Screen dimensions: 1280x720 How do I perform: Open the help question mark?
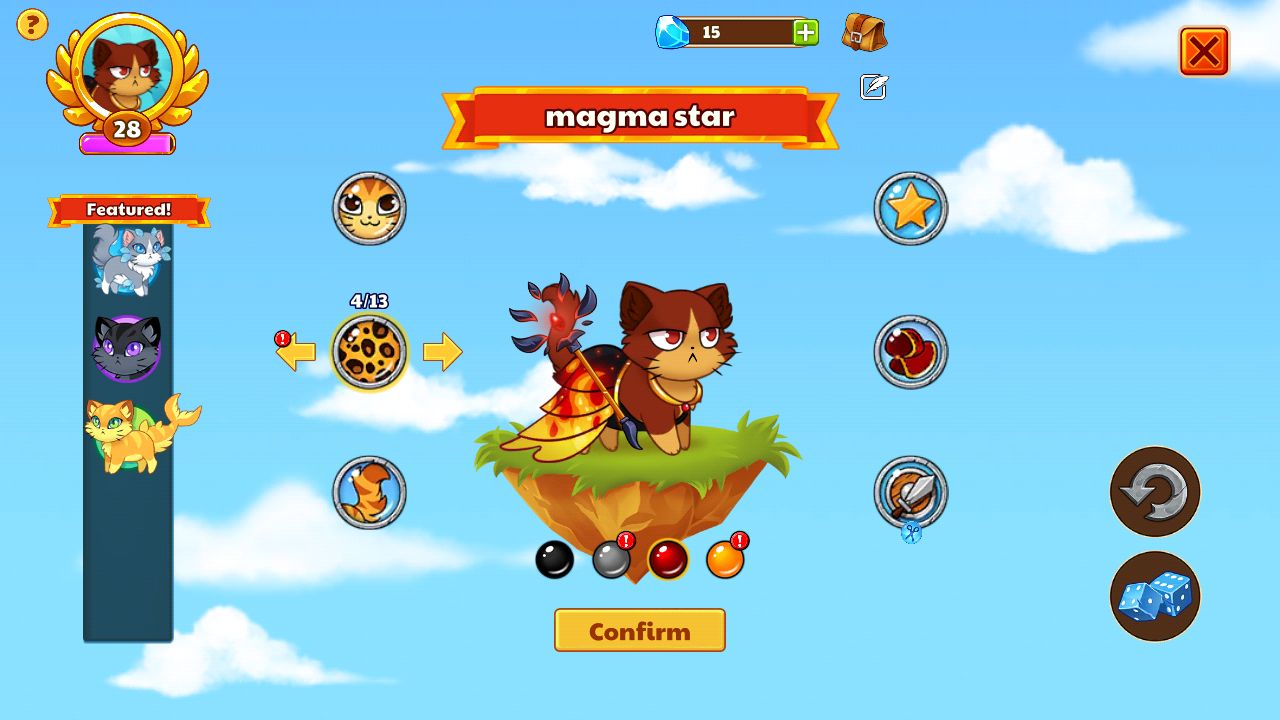coord(31,24)
